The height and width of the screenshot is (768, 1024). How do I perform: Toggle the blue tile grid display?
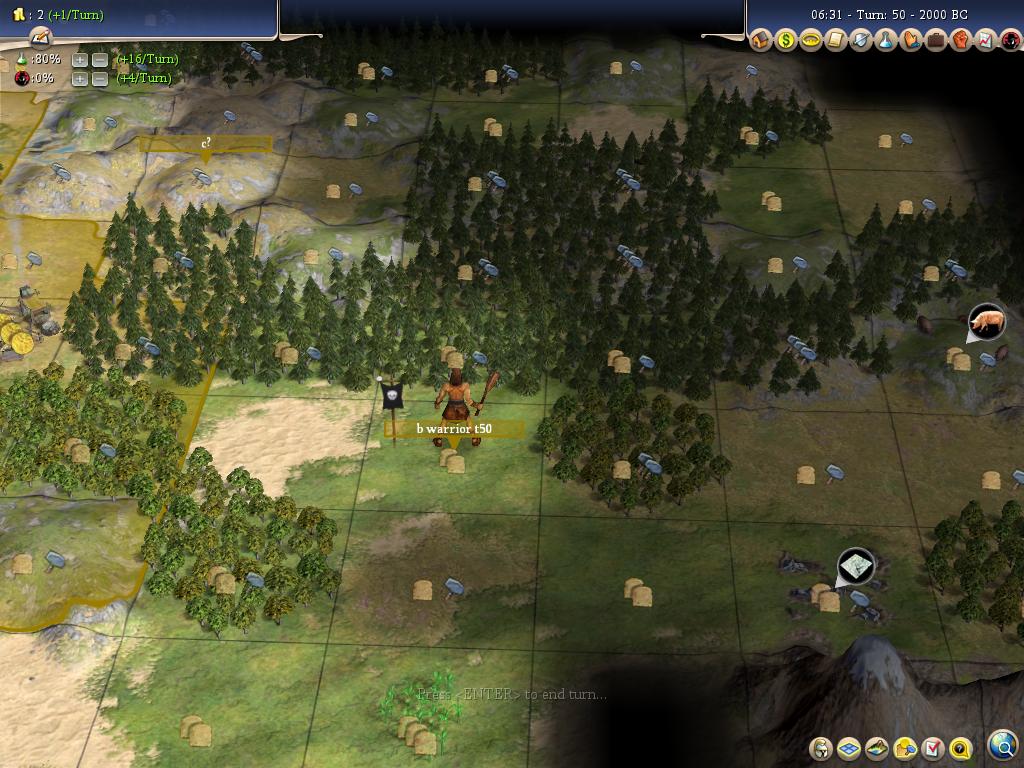coord(849,748)
